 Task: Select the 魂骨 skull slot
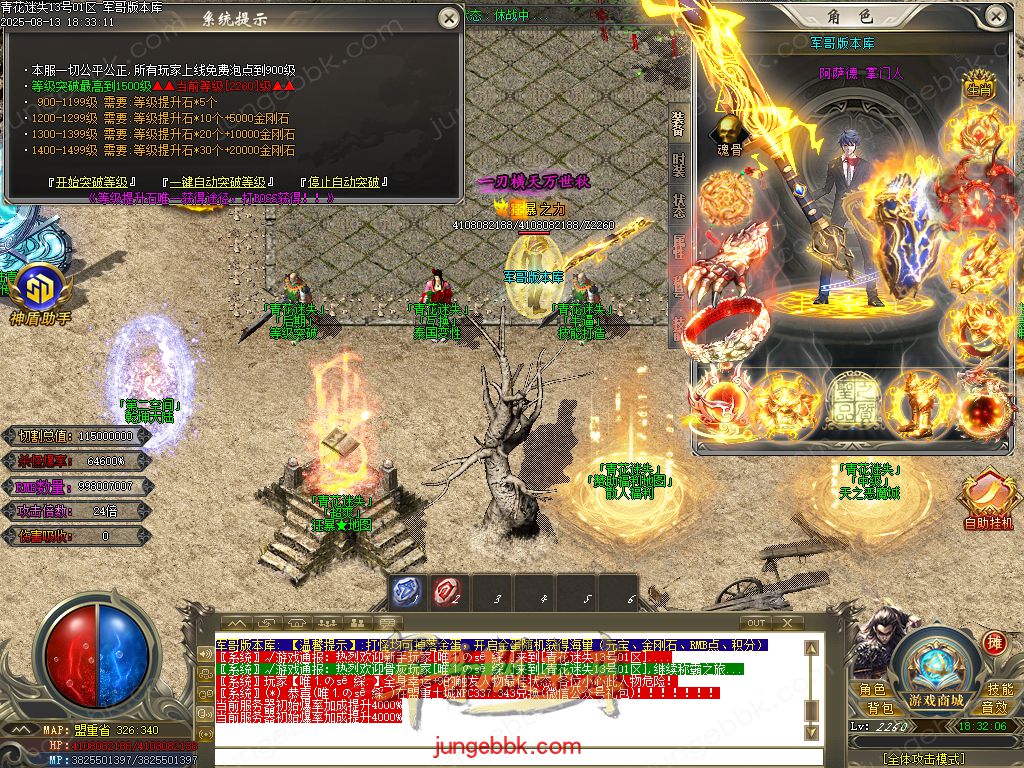coord(730,133)
